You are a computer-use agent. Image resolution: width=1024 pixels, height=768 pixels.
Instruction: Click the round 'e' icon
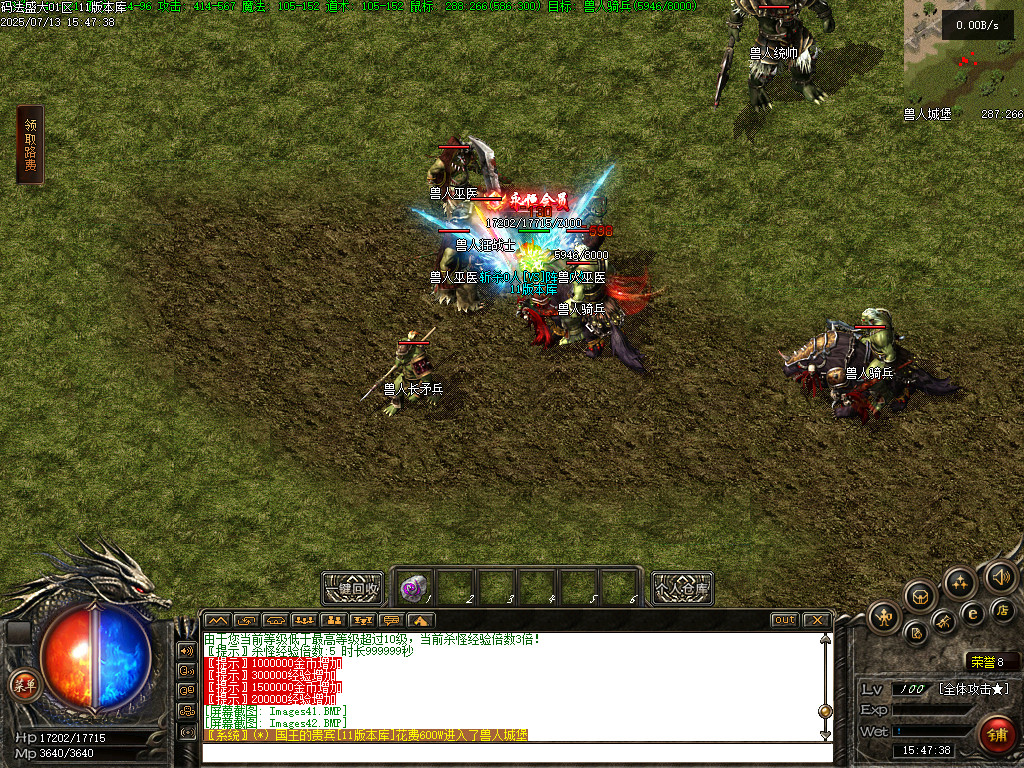(x=971, y=613)
